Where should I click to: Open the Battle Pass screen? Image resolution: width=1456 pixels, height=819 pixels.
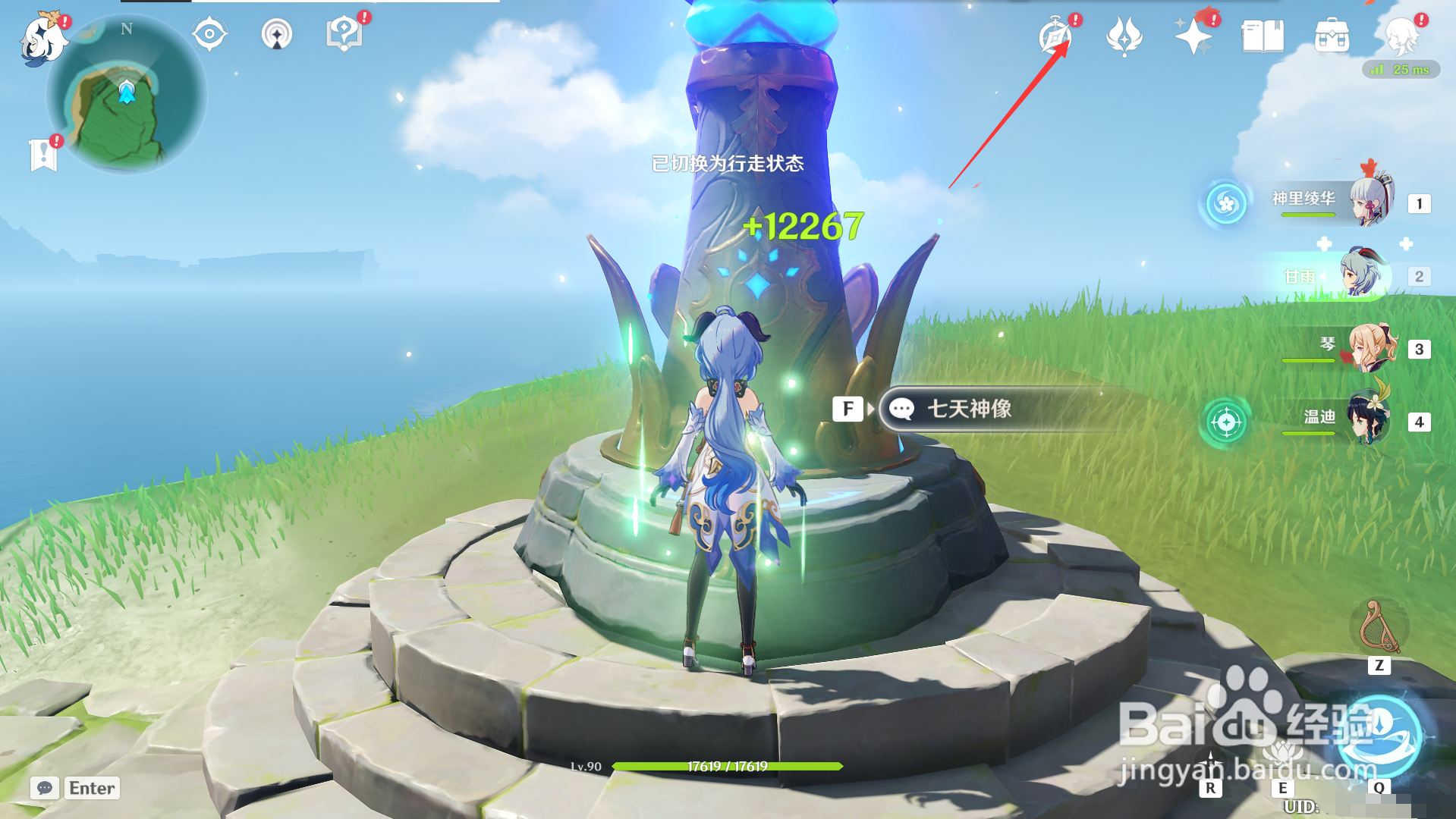(1124, 35)
